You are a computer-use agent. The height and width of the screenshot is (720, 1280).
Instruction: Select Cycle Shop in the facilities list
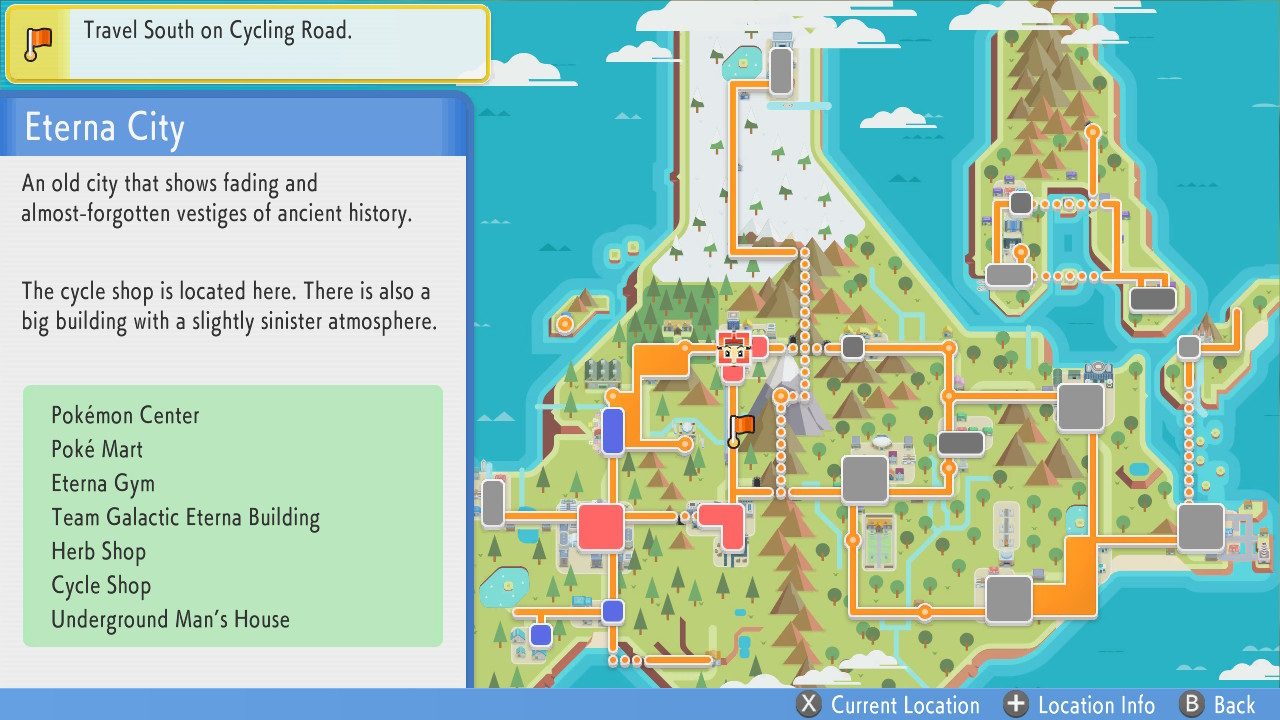click(x=101, y=585)
